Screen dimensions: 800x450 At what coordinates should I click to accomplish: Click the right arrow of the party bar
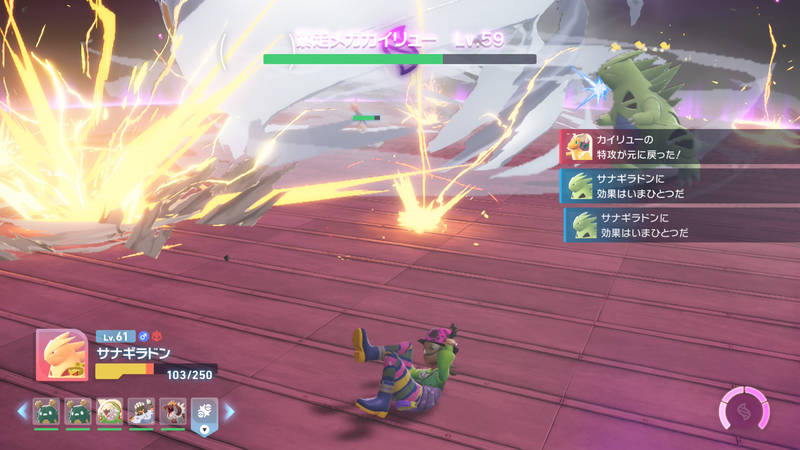[229, 410]
